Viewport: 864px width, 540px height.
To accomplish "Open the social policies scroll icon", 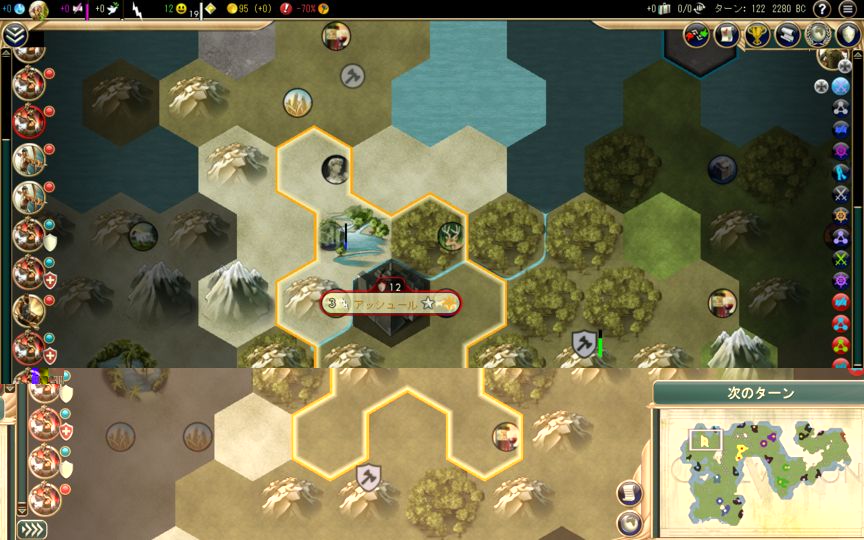I will 788,35.
